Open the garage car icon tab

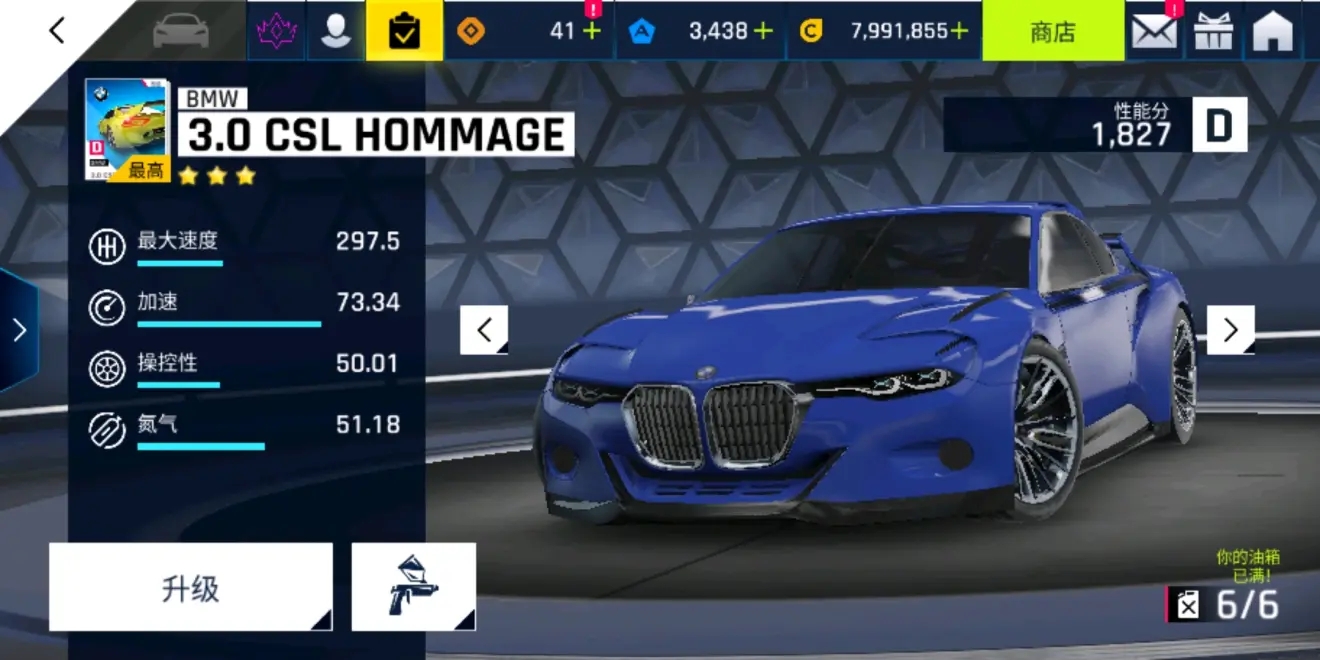(x=180, y=31)
